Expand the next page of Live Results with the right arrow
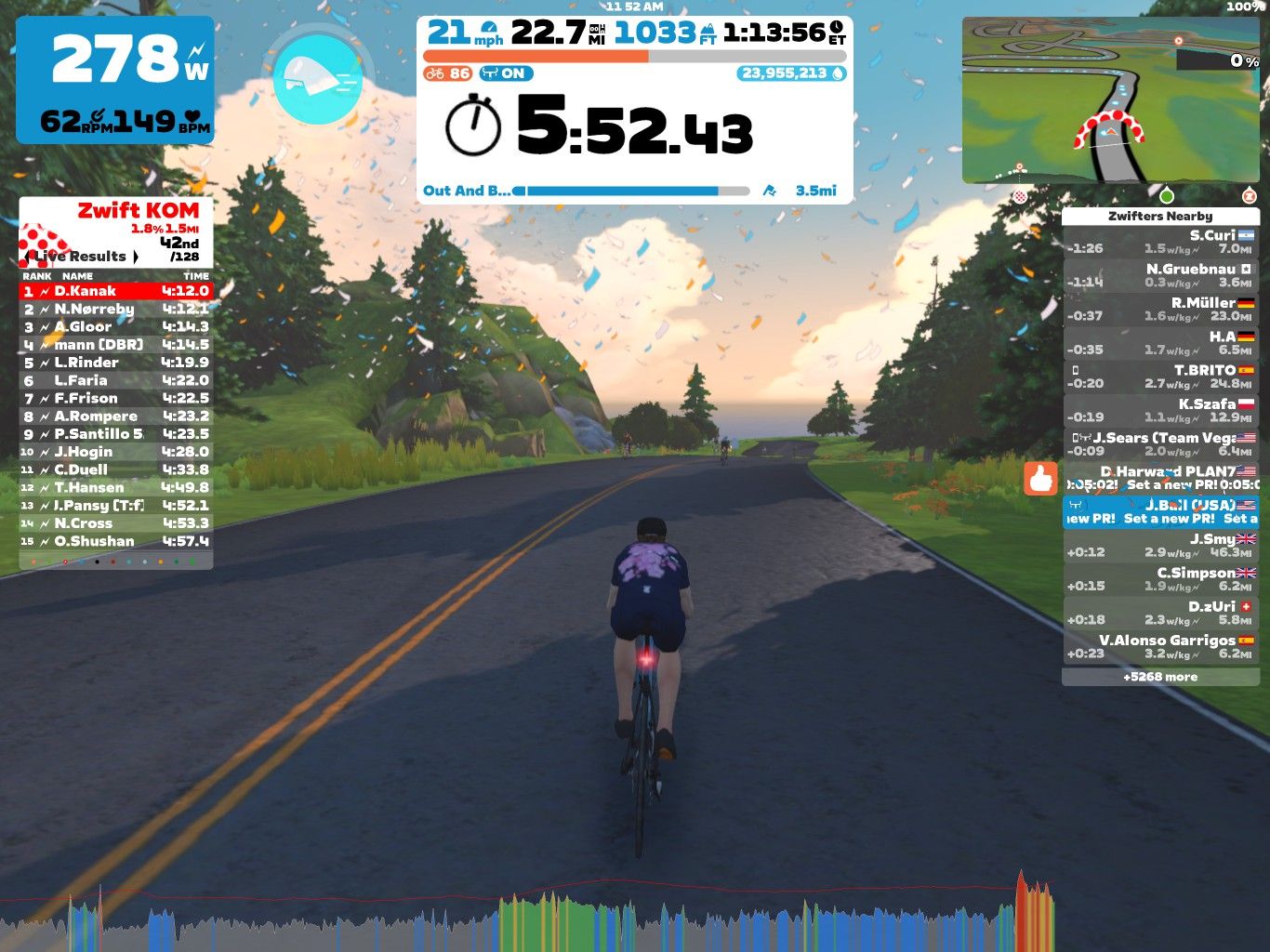Screen dimensions: 1270x952 136,258
